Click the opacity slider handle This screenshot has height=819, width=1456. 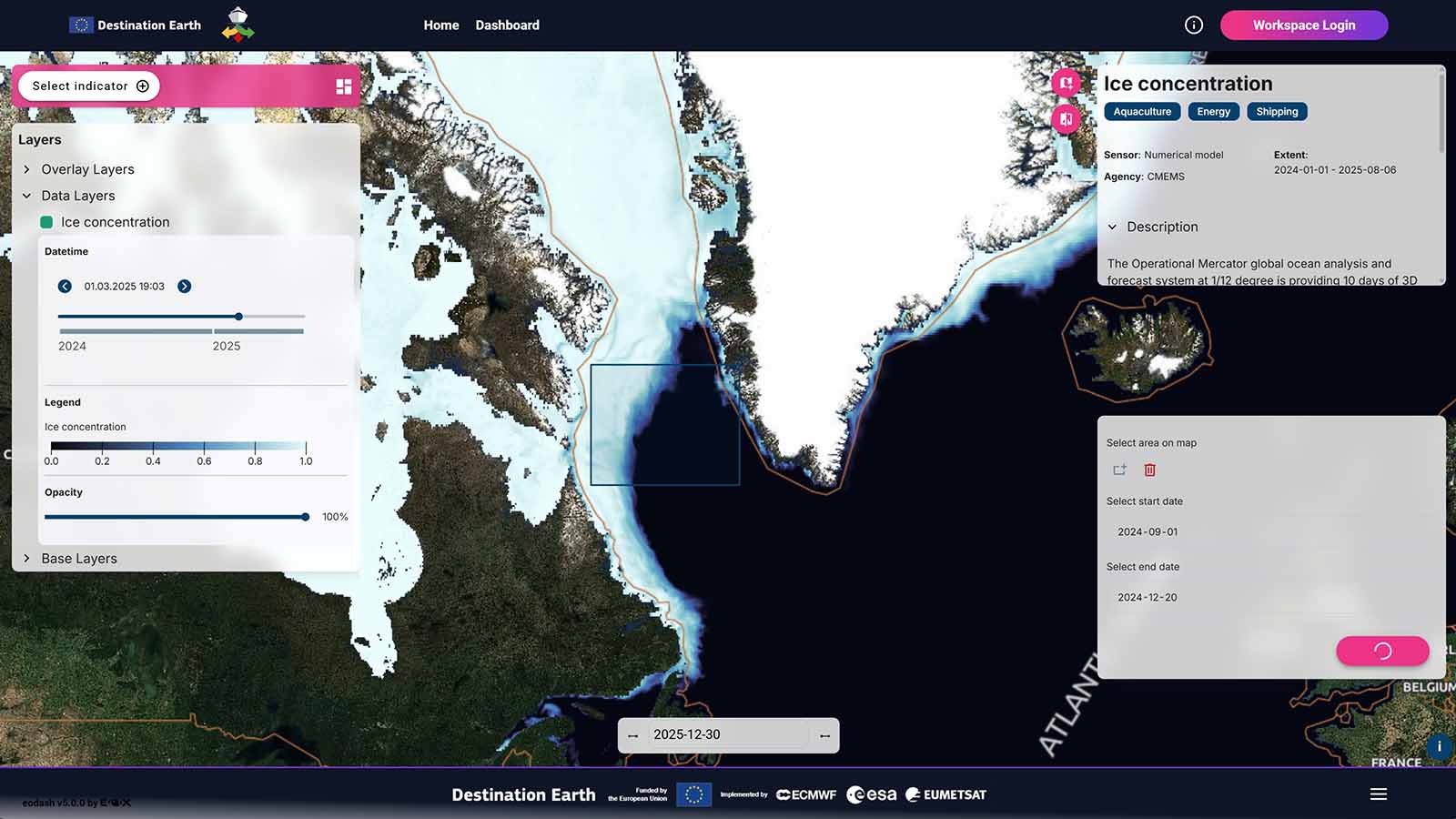click(x=306, y=517)
